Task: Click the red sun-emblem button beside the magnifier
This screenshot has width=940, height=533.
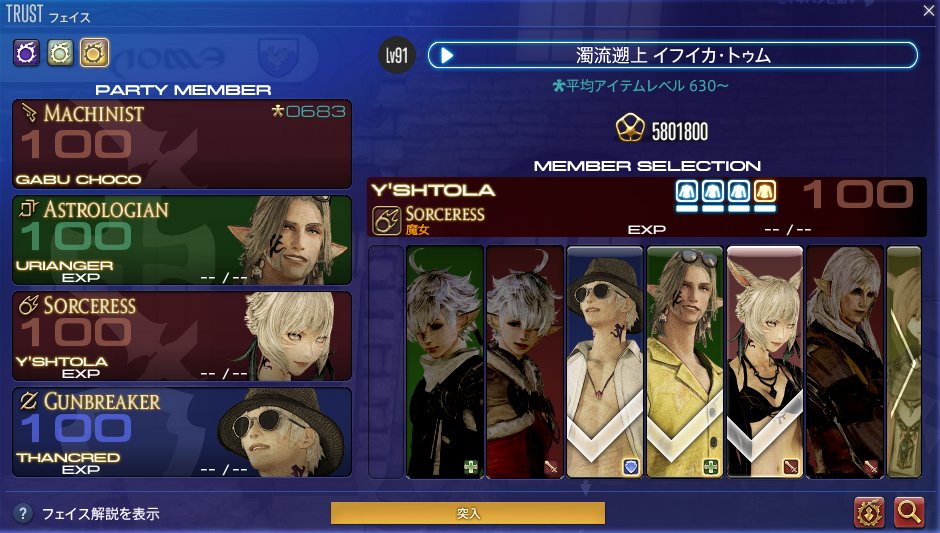Action: pos(870,512)
